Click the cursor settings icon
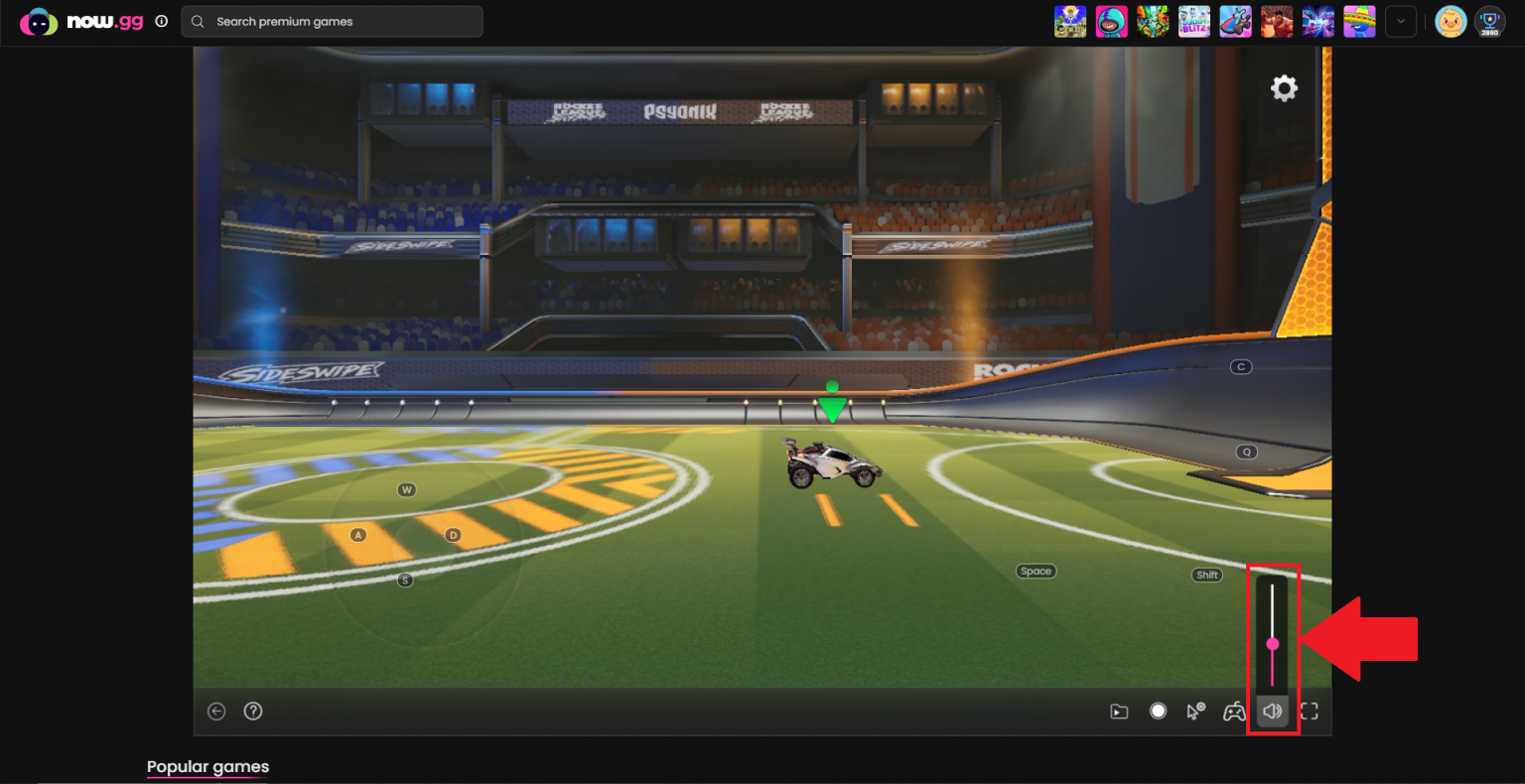Viewport: 1525px width, 784px height. (1196, 711)
